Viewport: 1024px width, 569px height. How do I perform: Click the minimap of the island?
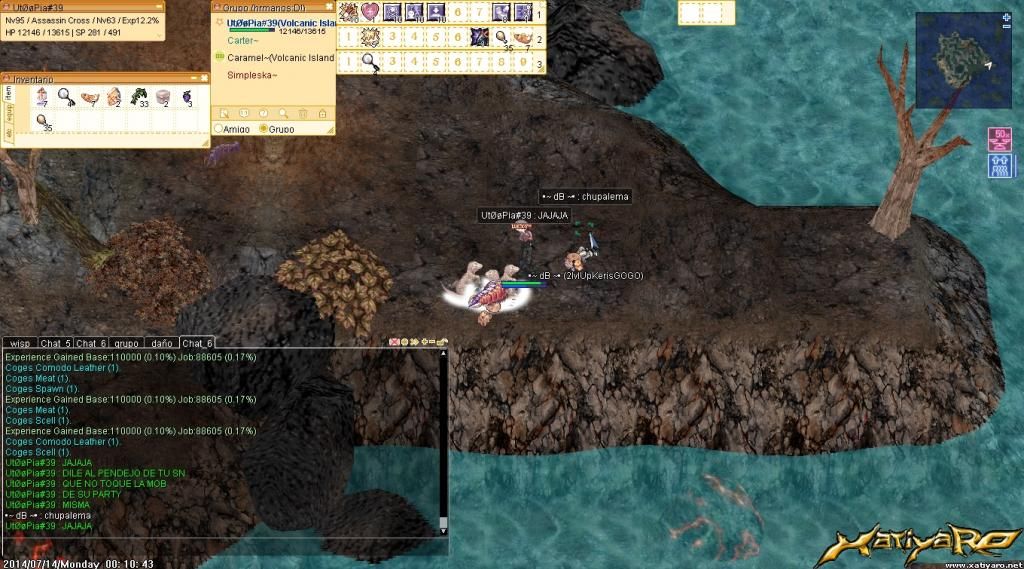(x=963, y=58)
